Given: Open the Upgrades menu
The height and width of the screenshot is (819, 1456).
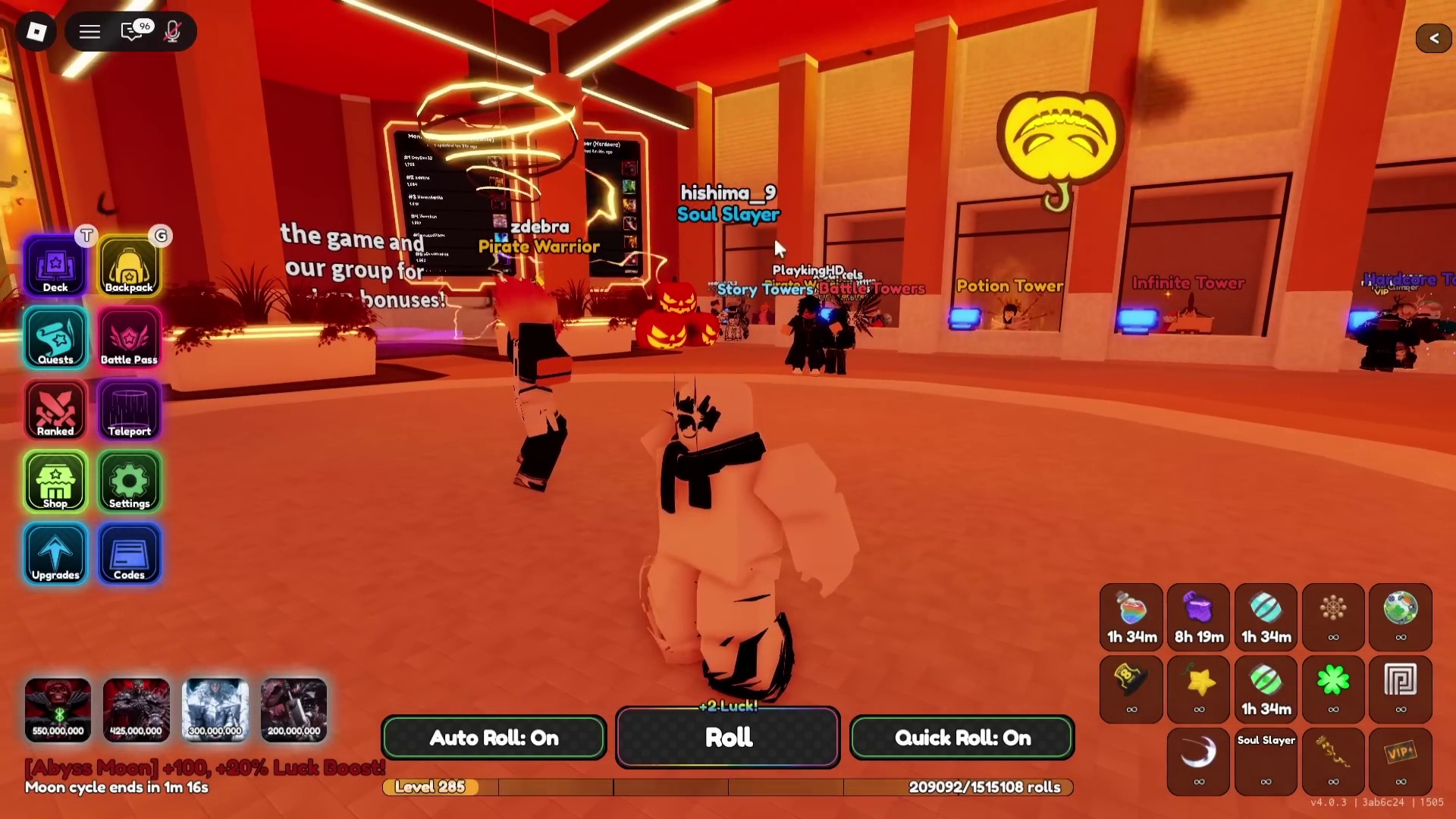Looking at the screenshot, I should pyautogui.click(x=55, y=554).
